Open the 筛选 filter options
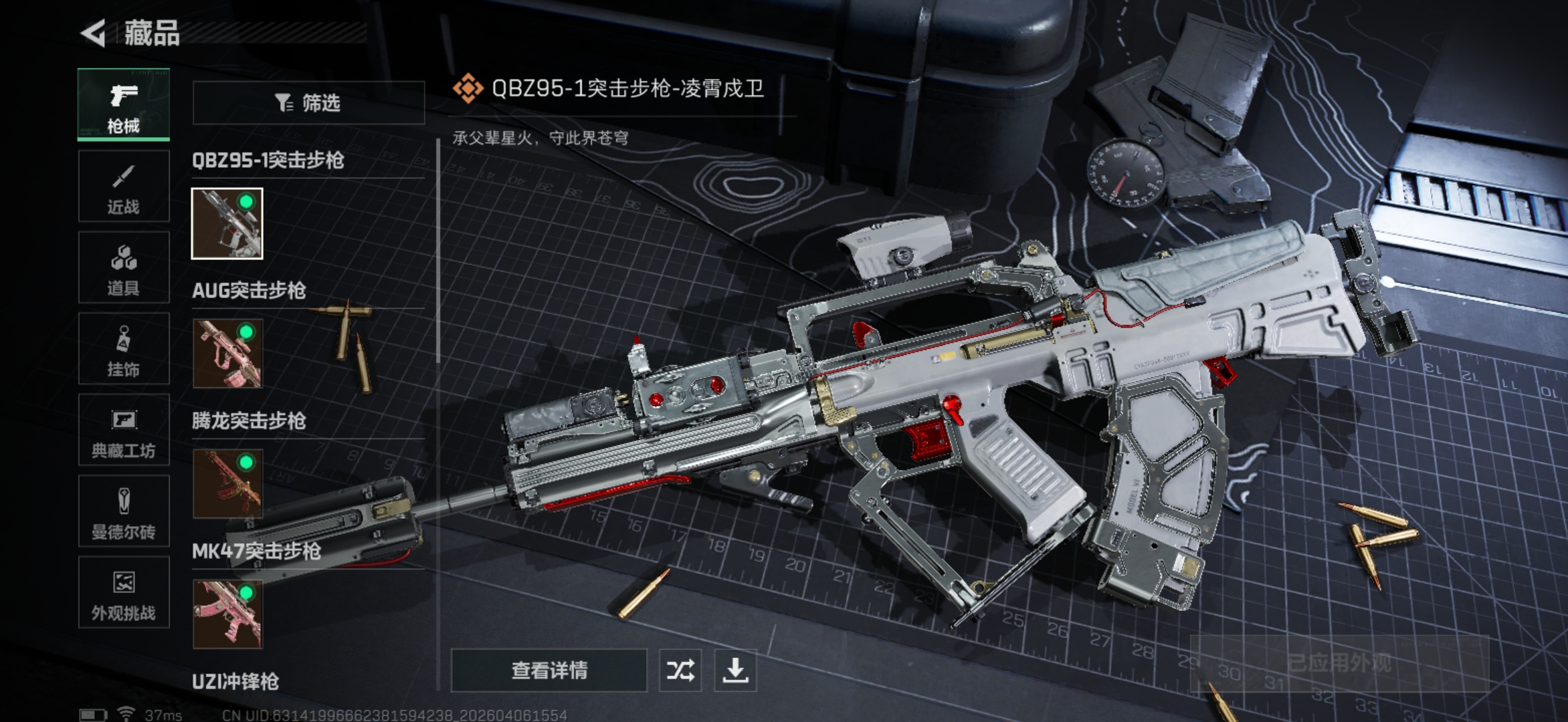 point(308,103)
